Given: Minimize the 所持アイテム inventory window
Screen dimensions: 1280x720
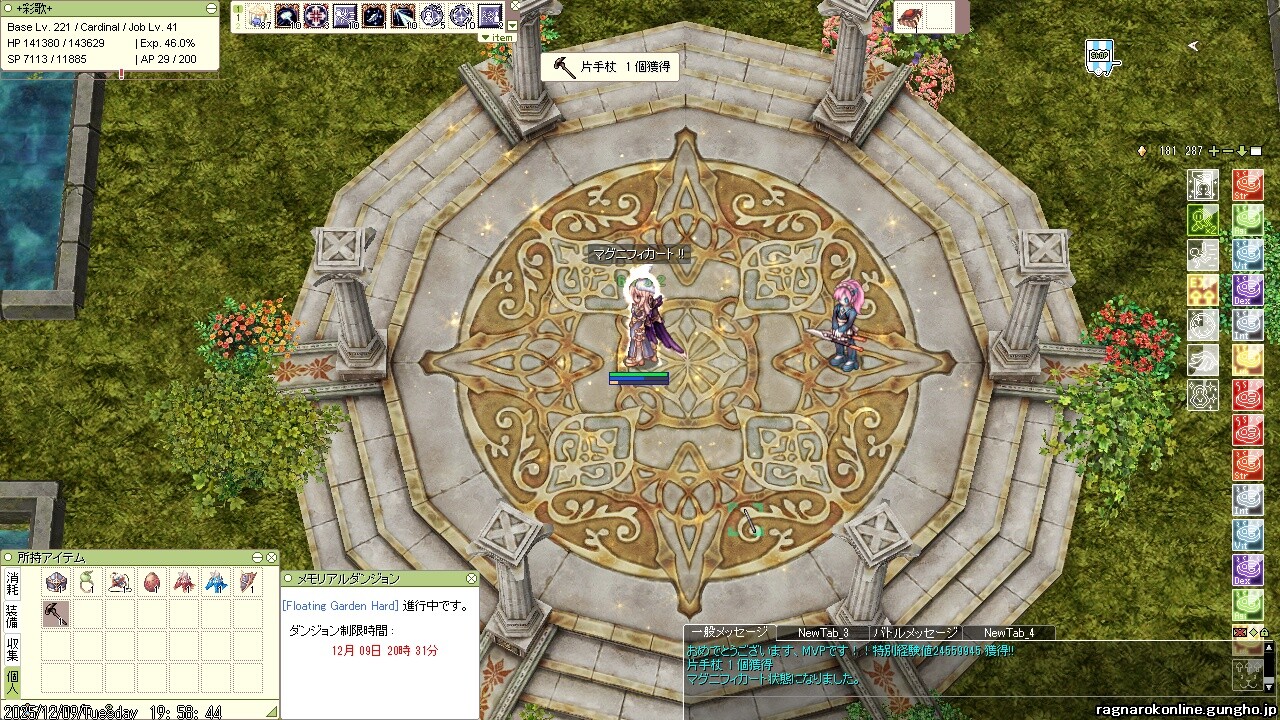Looking at the screenshot, I should [x=258, y=557].
